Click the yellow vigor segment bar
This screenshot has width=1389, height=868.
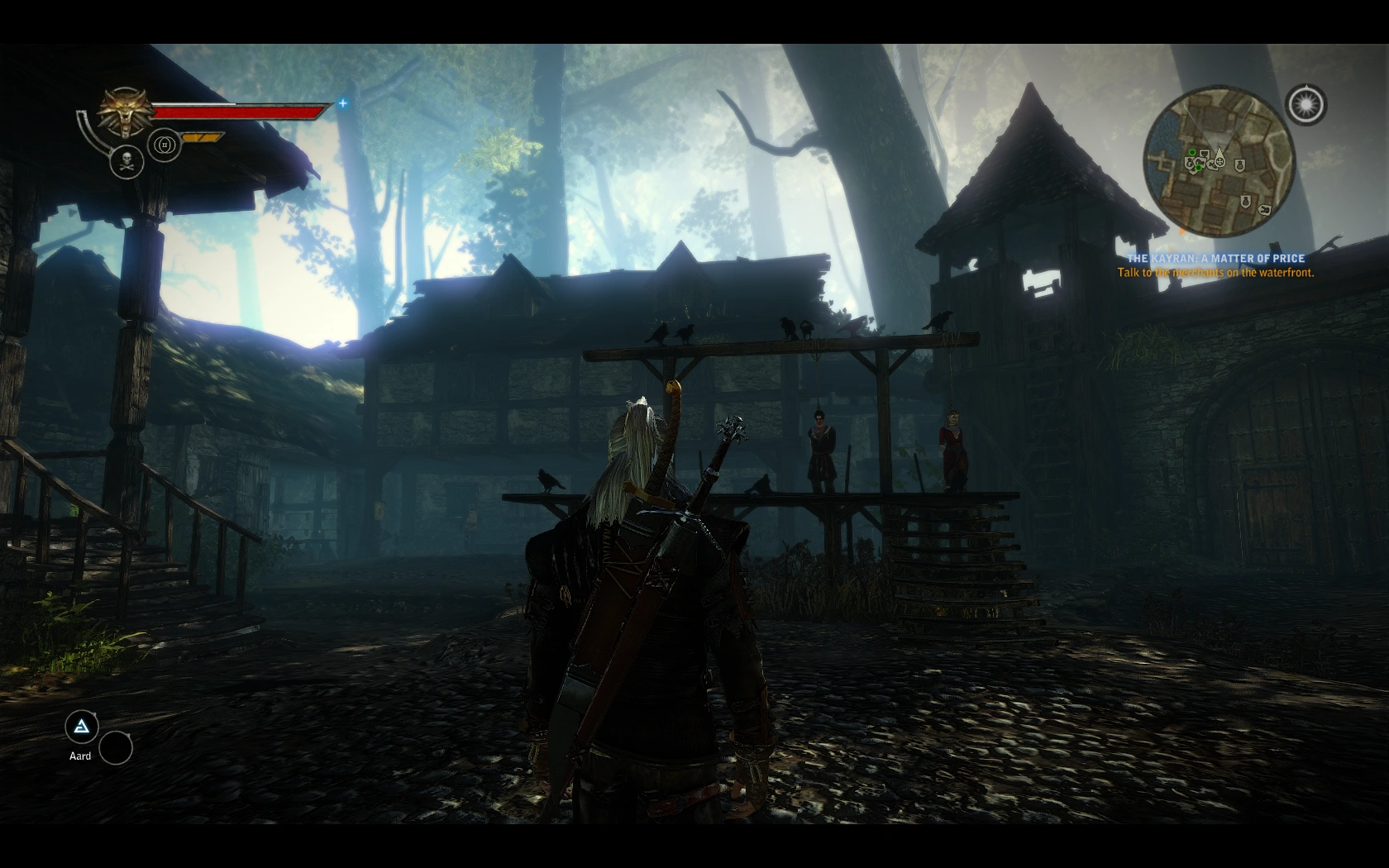tap(201, 136)
